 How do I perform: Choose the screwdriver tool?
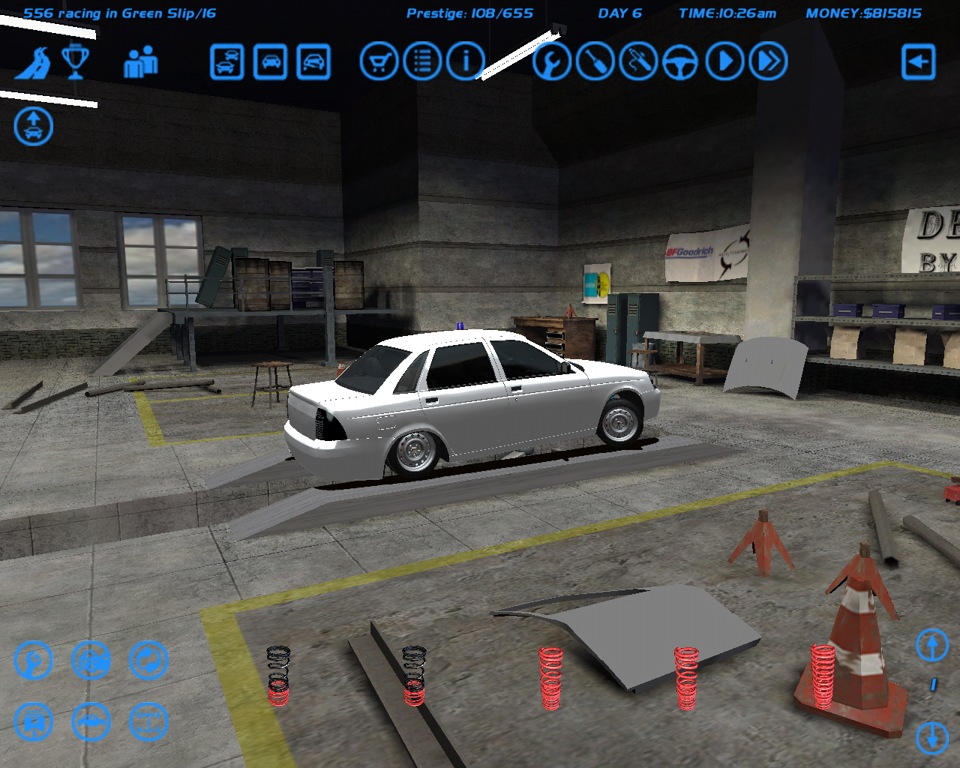click(x=594, y=62)
